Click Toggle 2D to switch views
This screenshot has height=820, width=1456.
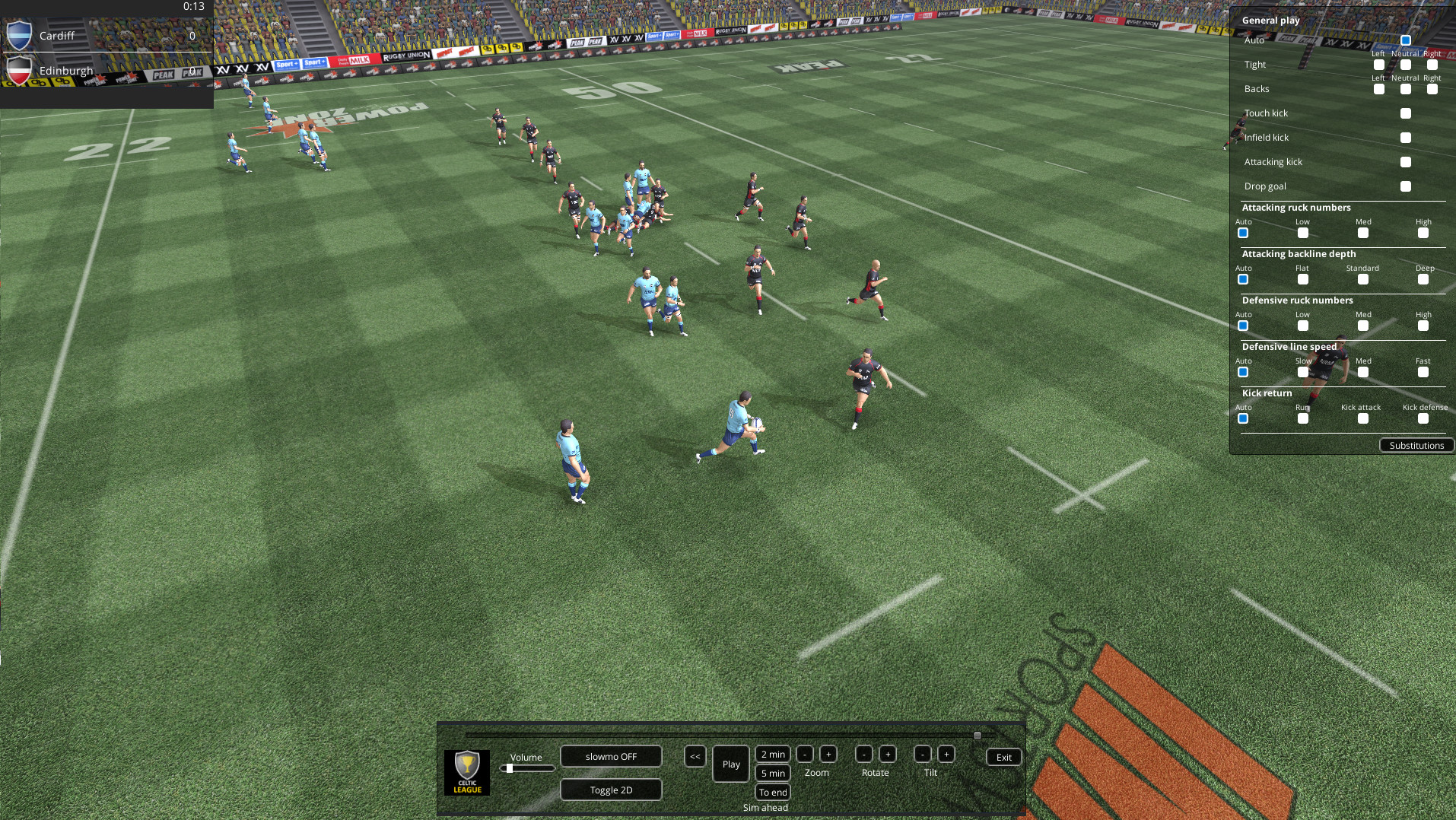[x=610, y=789]
